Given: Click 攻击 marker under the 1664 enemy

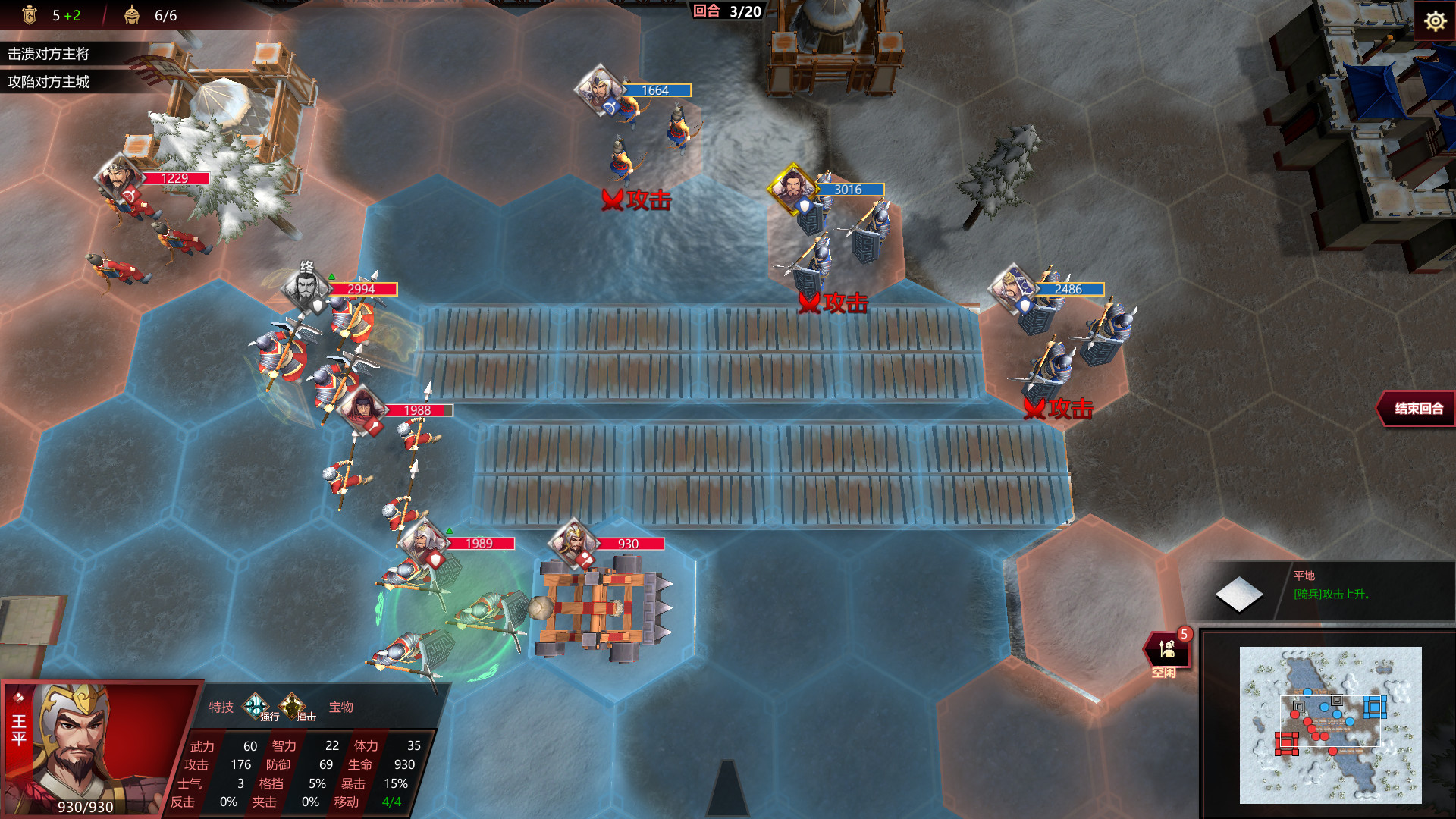Looking at the screenshot, I should coord(637,200).
